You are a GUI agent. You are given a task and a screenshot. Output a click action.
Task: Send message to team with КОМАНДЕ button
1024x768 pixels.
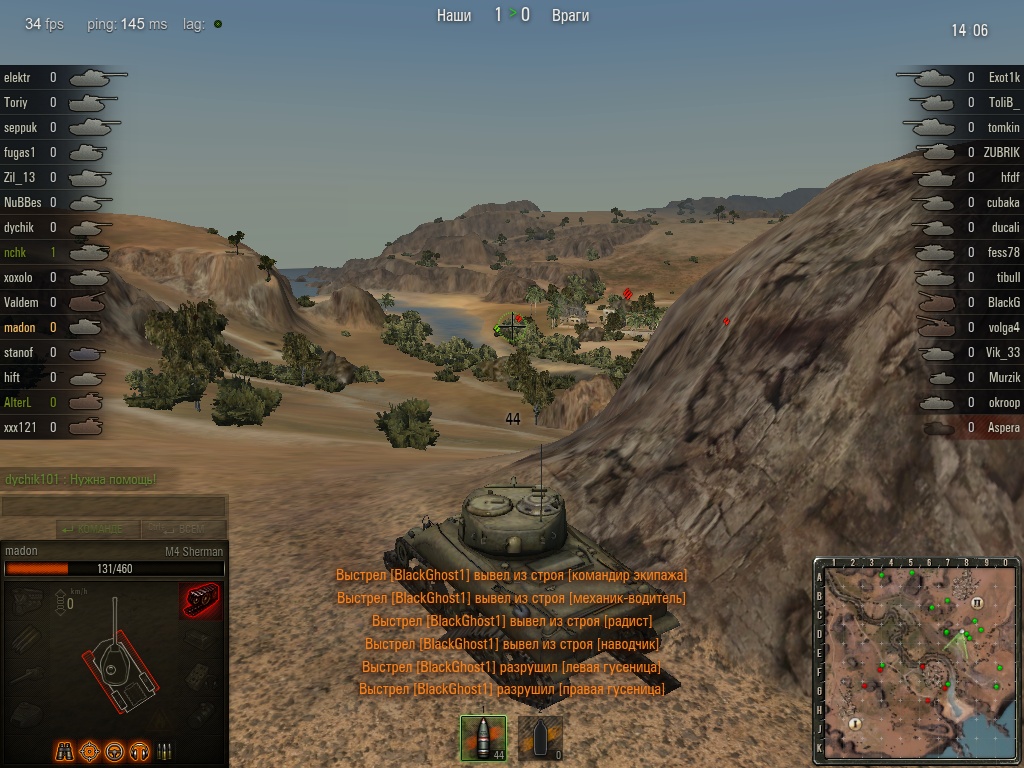(x=97, y=529)
